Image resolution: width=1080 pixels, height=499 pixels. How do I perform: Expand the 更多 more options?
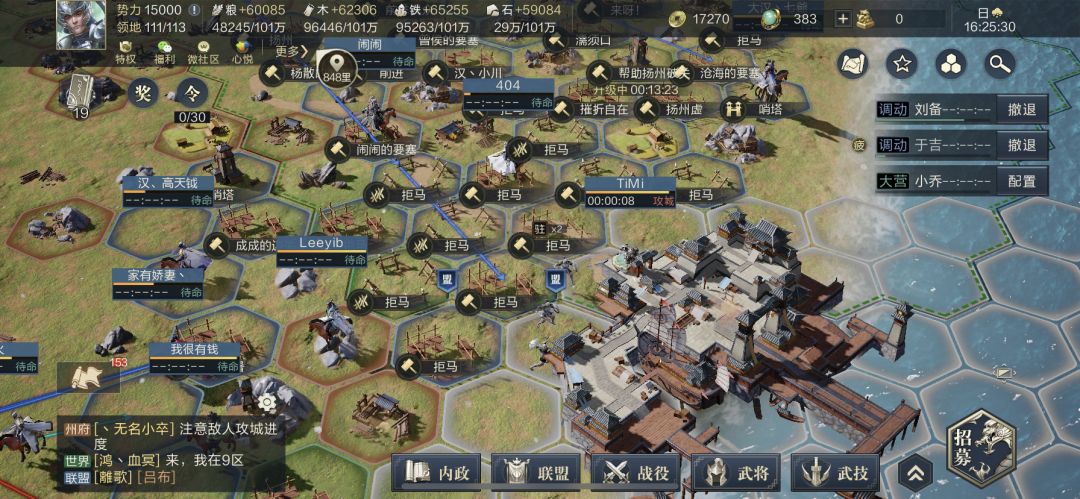click(289, 51)
